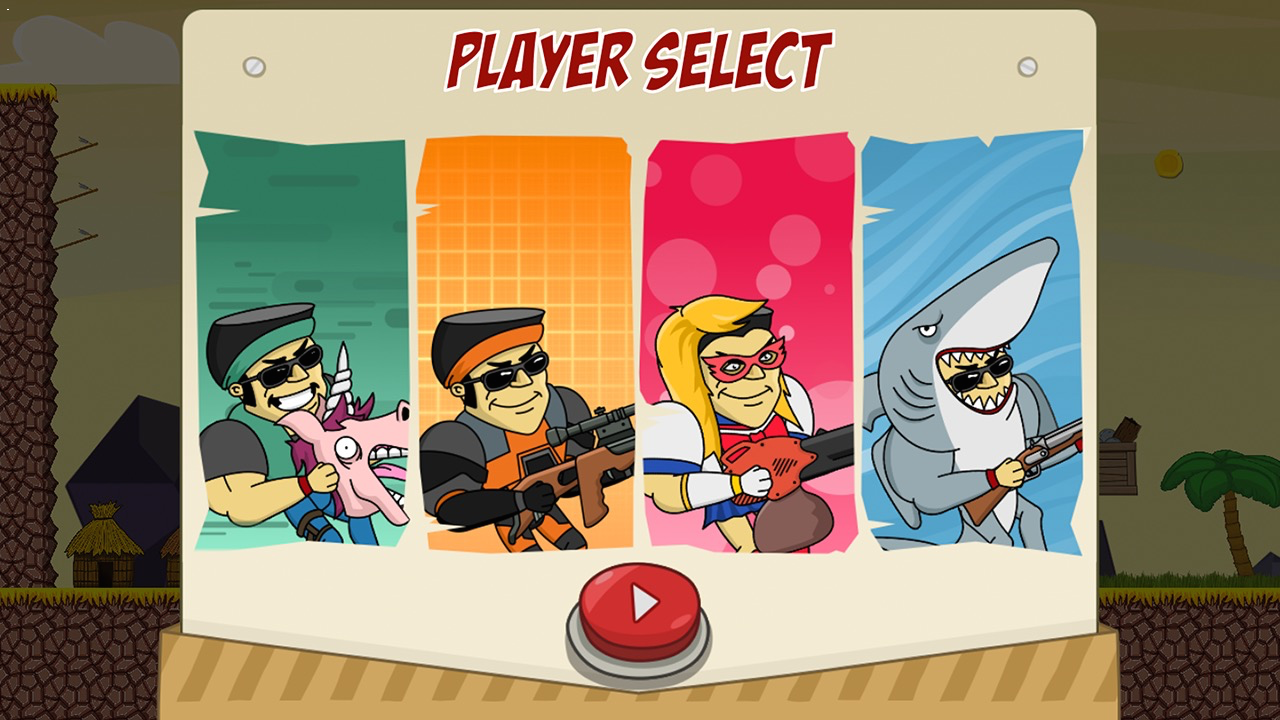Click the left screw on the panel
This screenshot has height=720, width=1280.
point(252,65)
